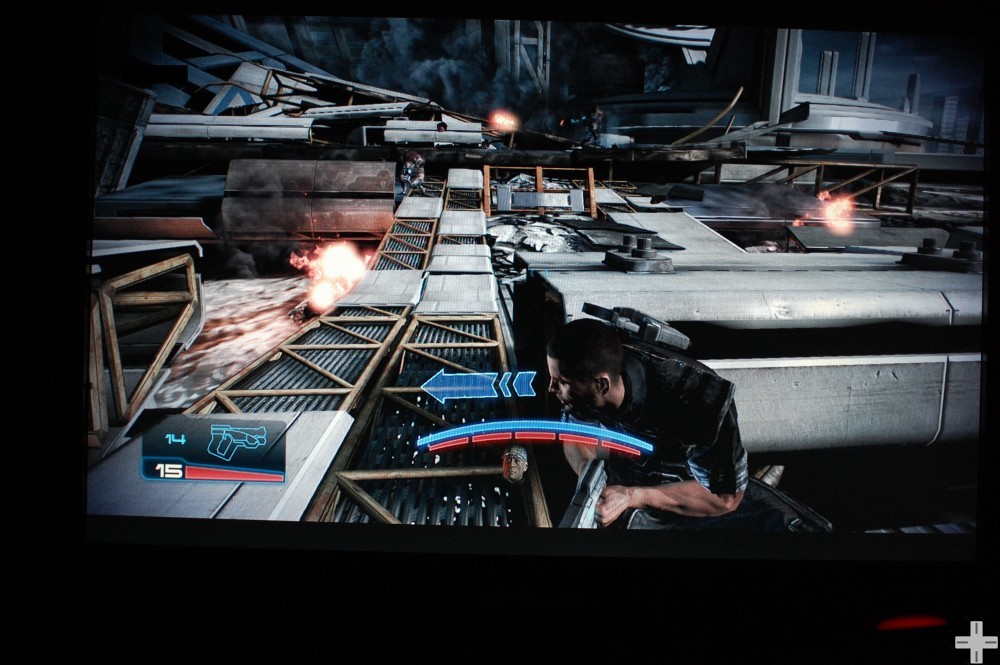1000x665 pixels.
Task: Click the white plus watermark icon
Action: (975, 642)
